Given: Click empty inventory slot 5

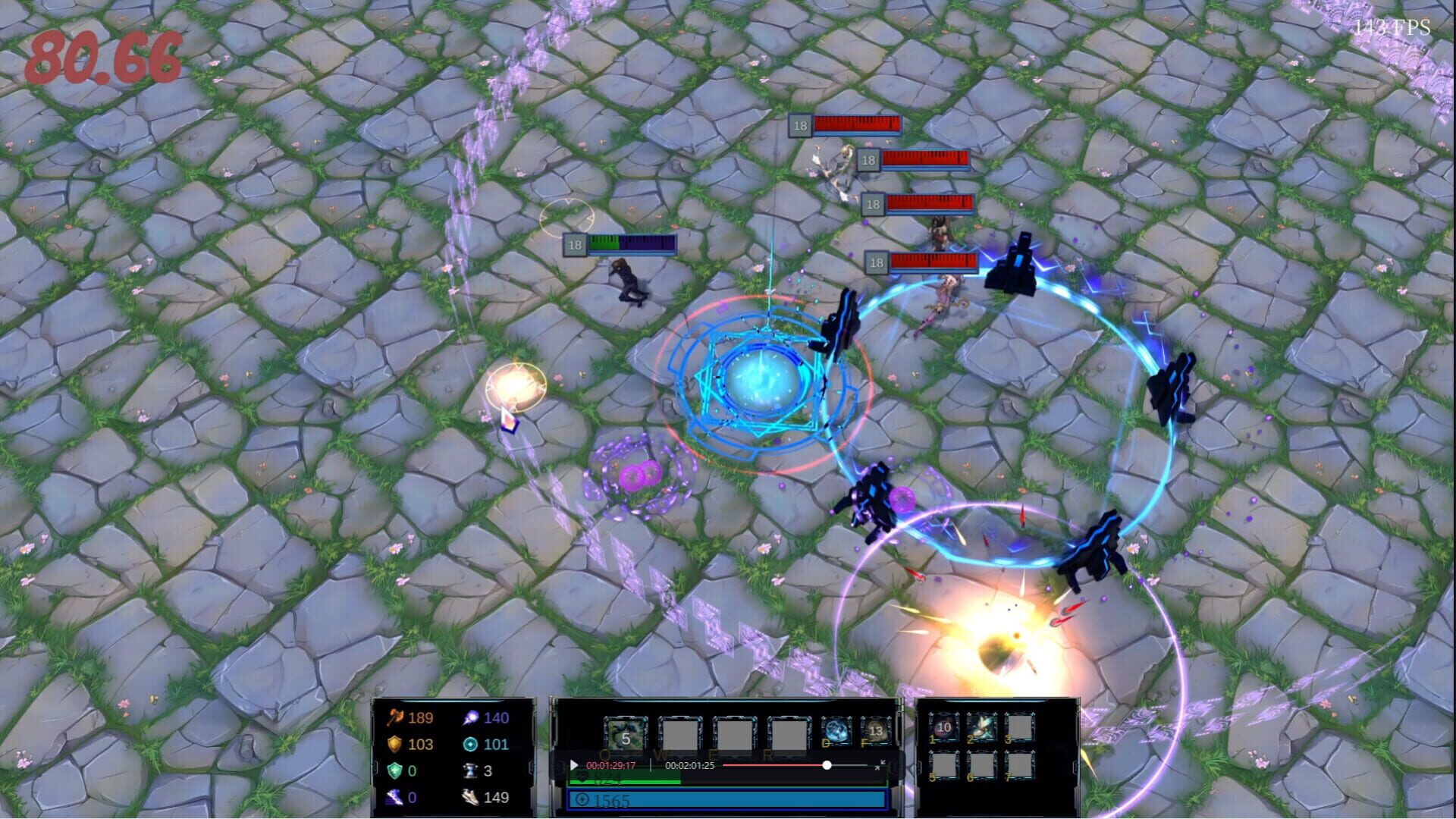Looking at the screenshot, I should (943, 765).
